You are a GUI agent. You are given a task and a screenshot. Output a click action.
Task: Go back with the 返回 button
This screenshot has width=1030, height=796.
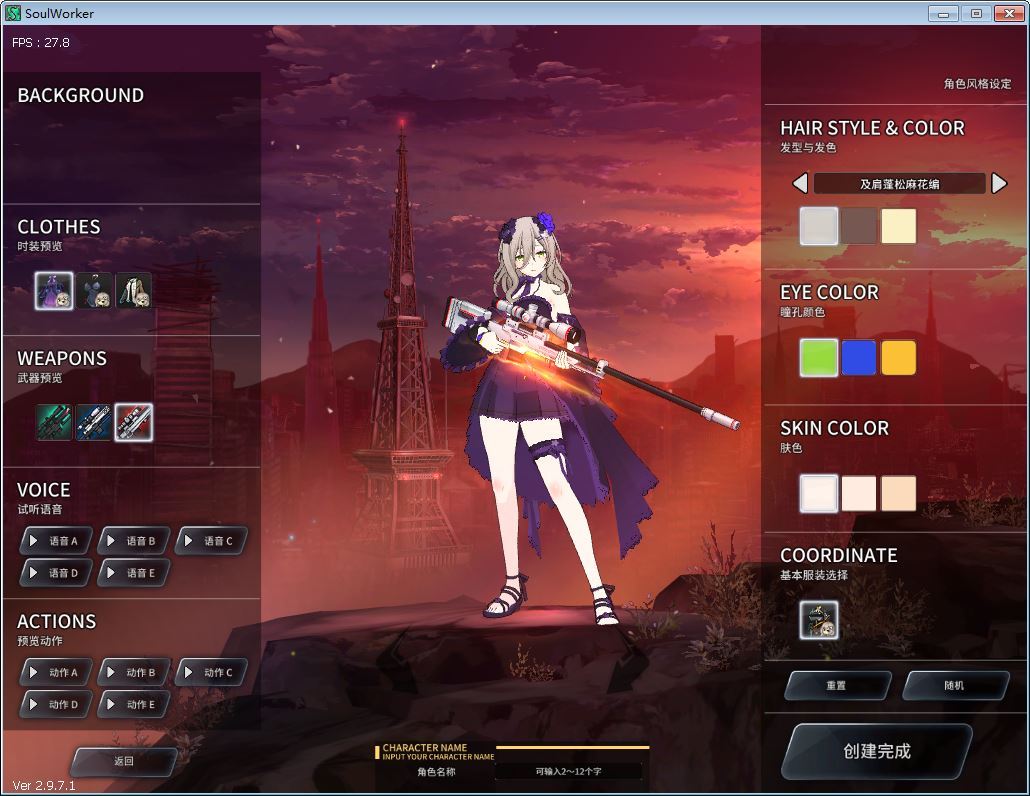pos(124,761)
